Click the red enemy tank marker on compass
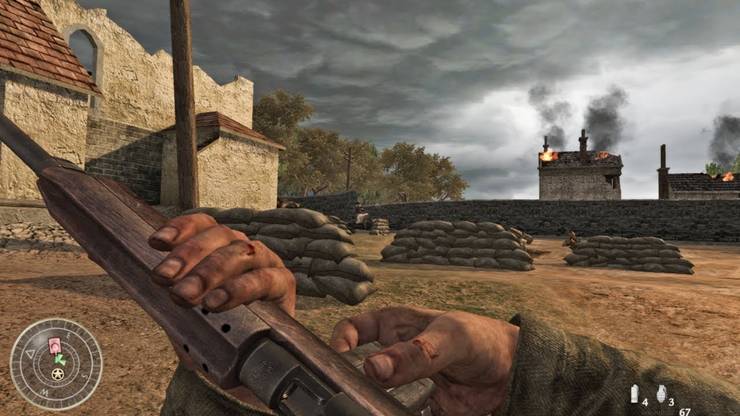Image resolution: width=740 pixels, height=416 pixels. (55, 348)
